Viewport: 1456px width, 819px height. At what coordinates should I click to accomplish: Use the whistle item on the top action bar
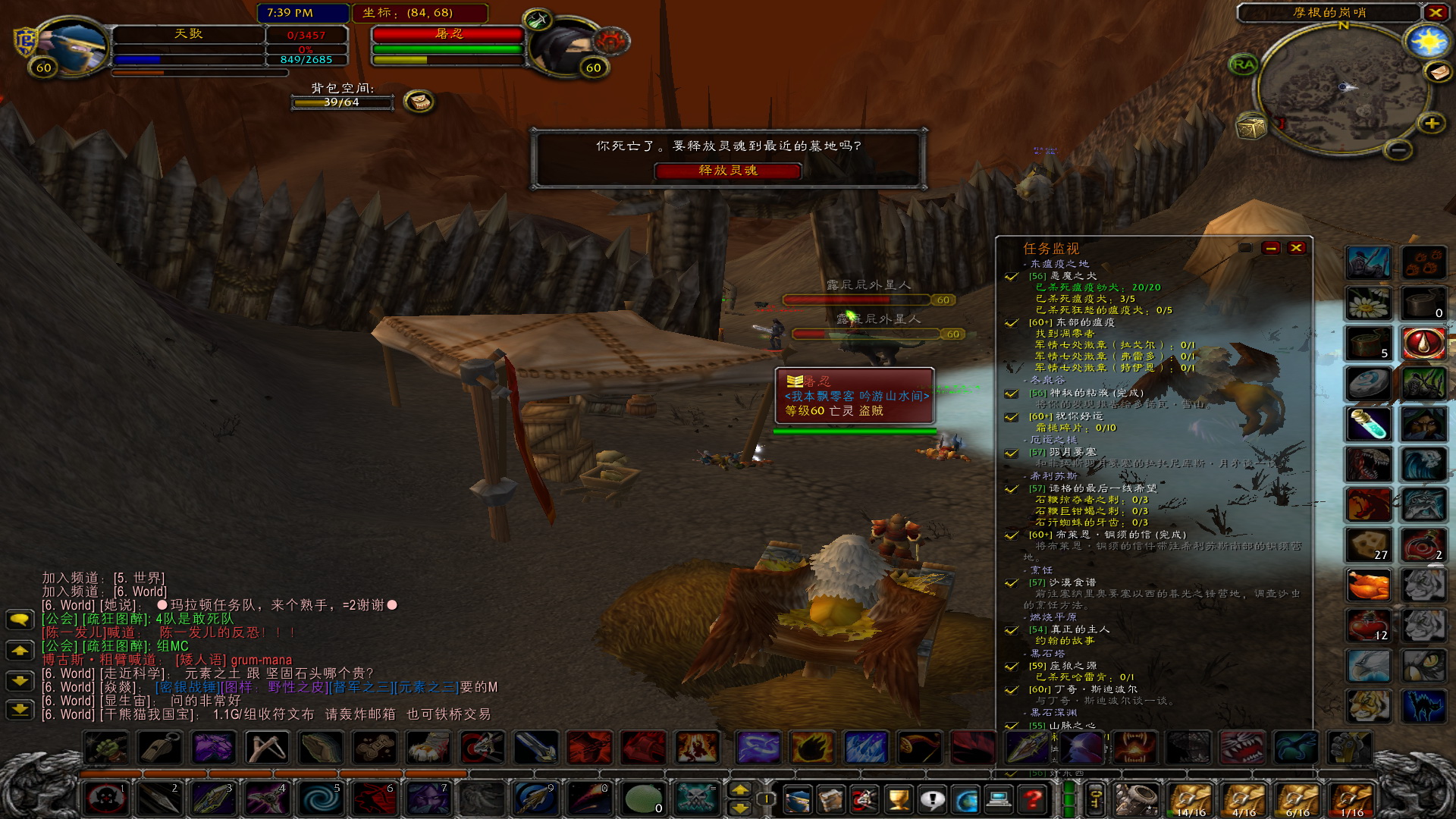(x=159, y=748)
